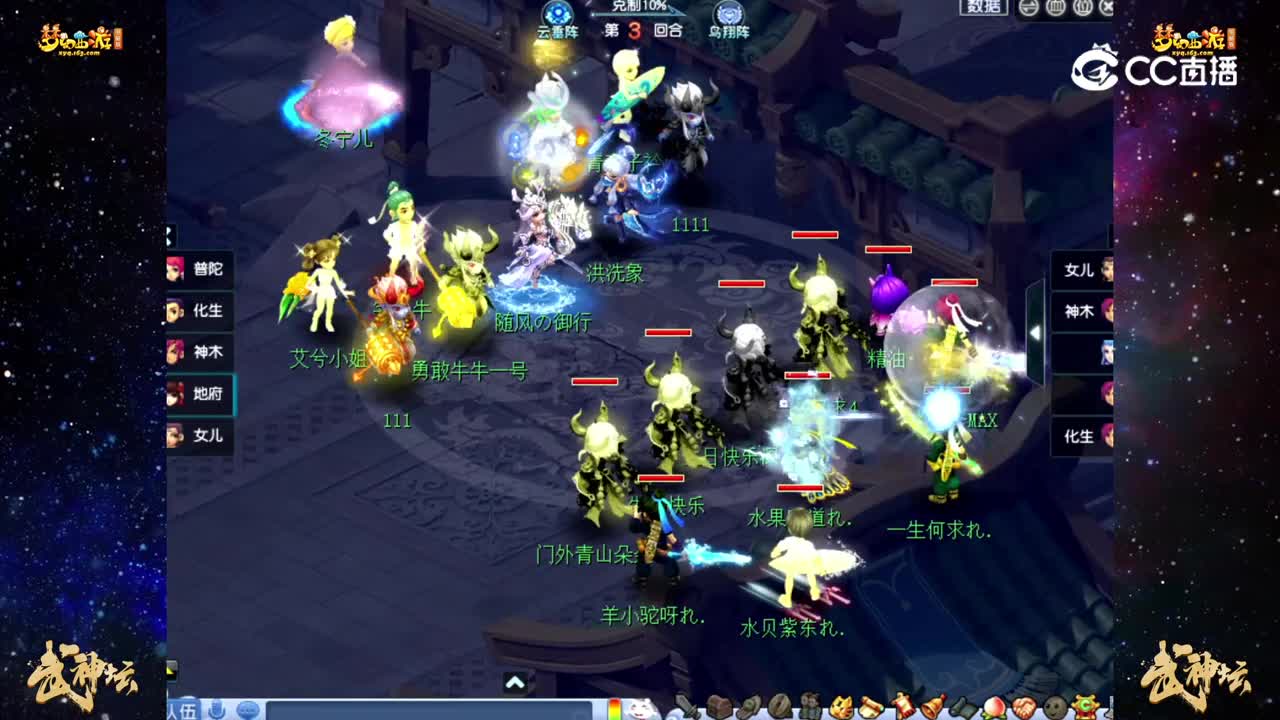Toggle the microphone in the chat bar

(x=216, y=707)
